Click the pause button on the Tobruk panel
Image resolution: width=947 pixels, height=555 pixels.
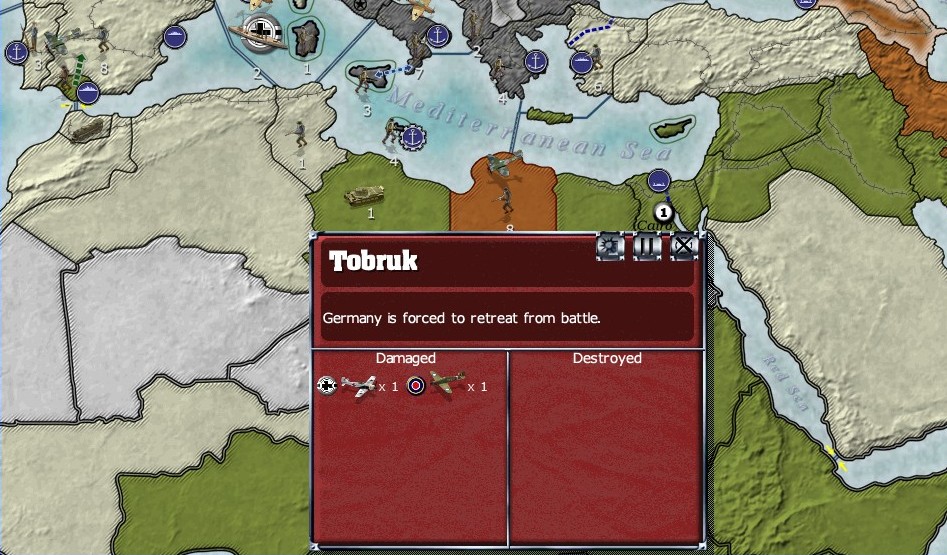[647, 246]
